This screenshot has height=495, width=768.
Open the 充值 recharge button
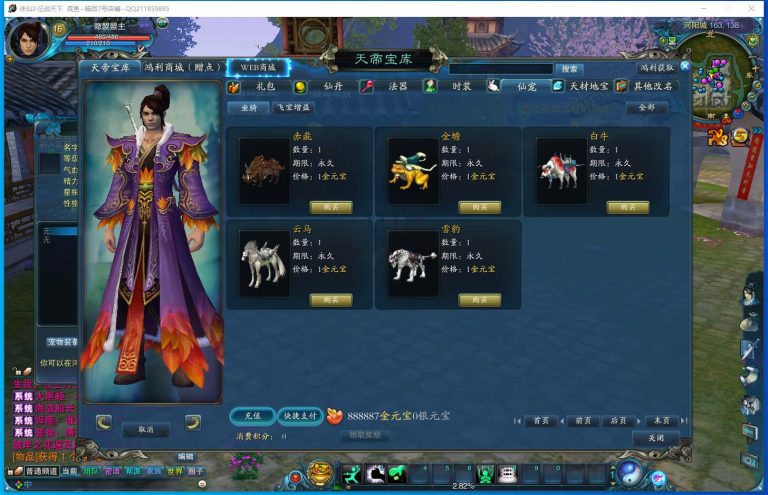252,415
